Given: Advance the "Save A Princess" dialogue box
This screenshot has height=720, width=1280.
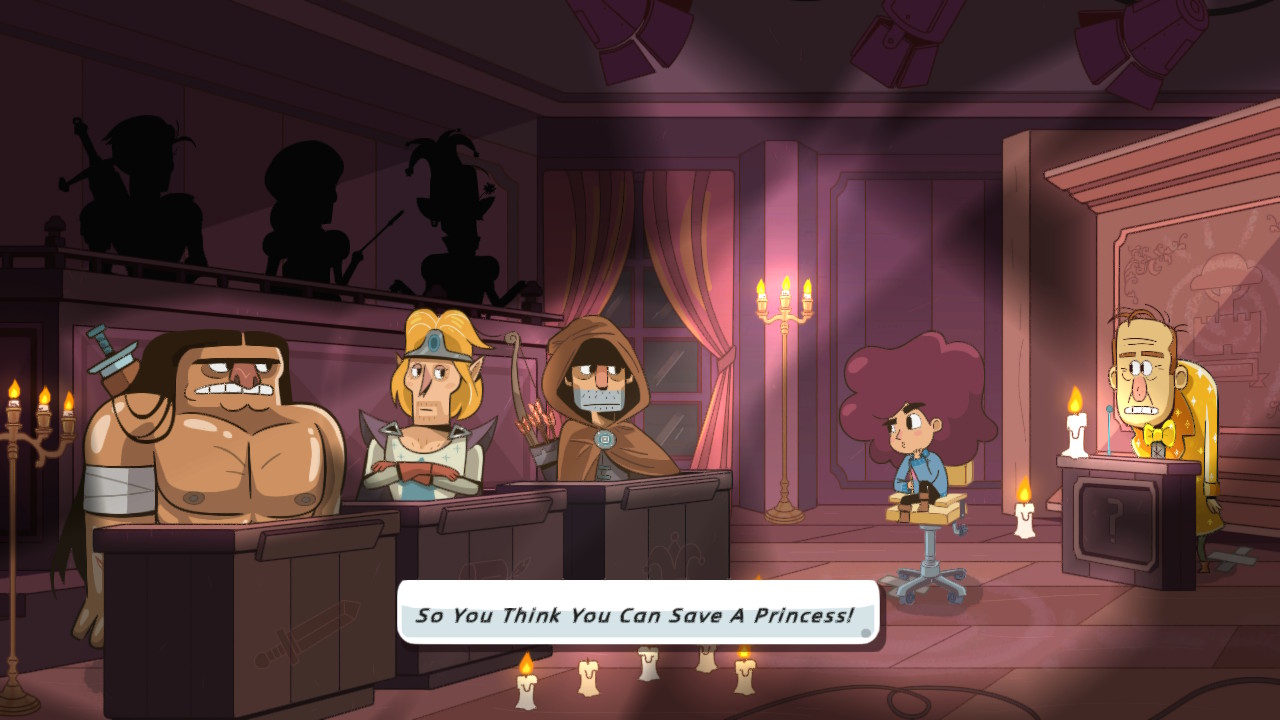Looking at the screenshot, I should 638,614.
